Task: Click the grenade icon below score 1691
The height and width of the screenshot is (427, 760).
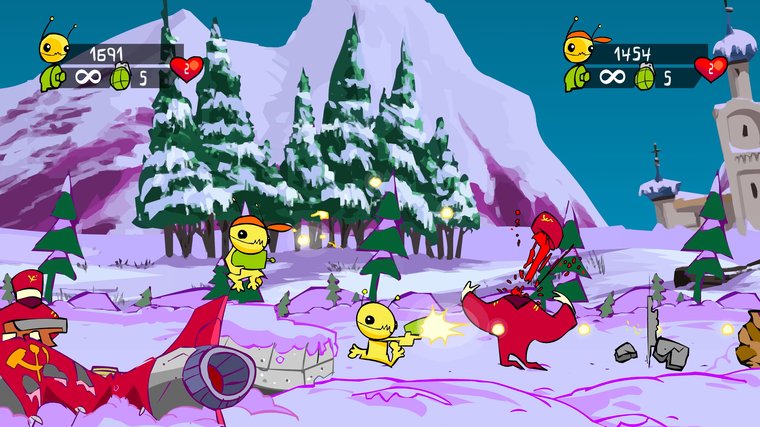Action: coord(120,76)
